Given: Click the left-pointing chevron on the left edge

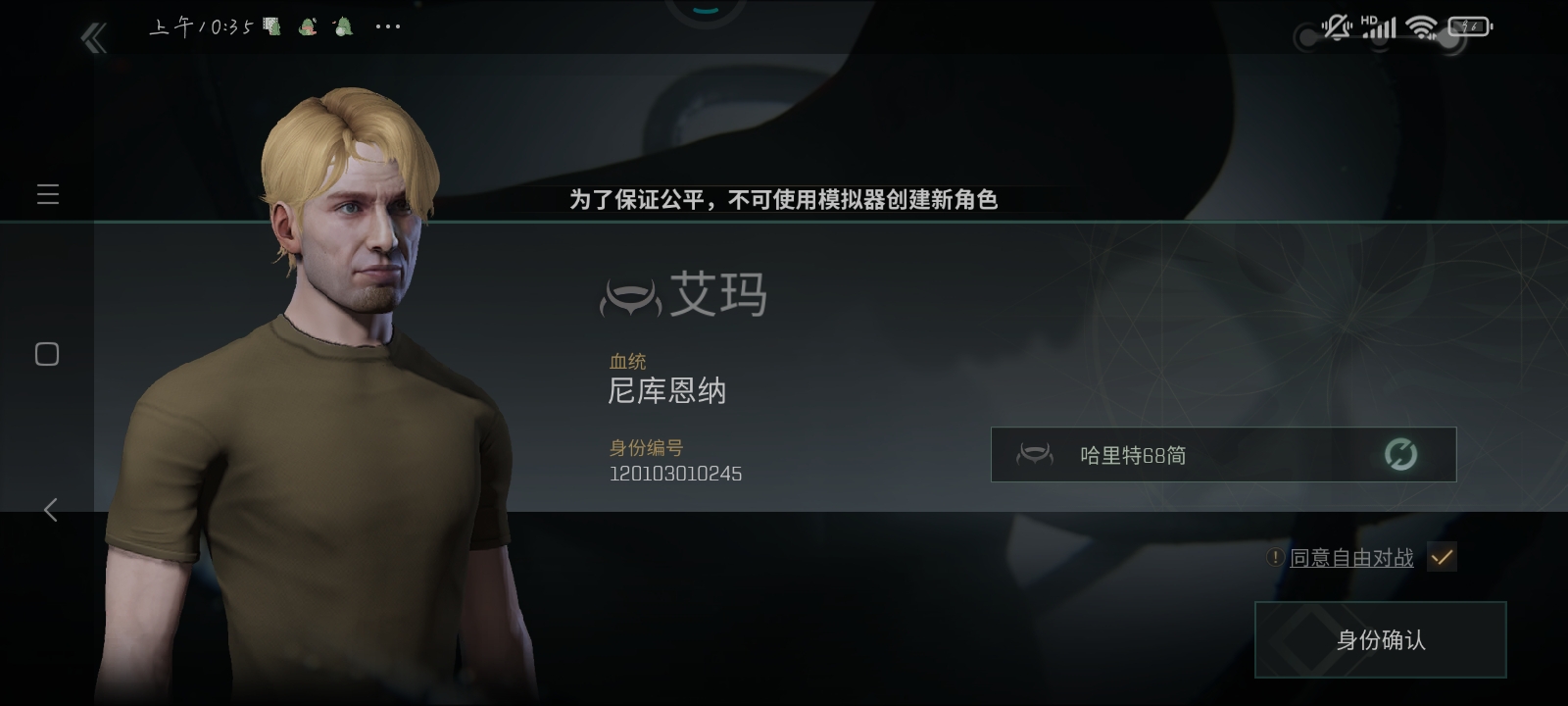Looking at the screenshot, I should coord(49,510).
